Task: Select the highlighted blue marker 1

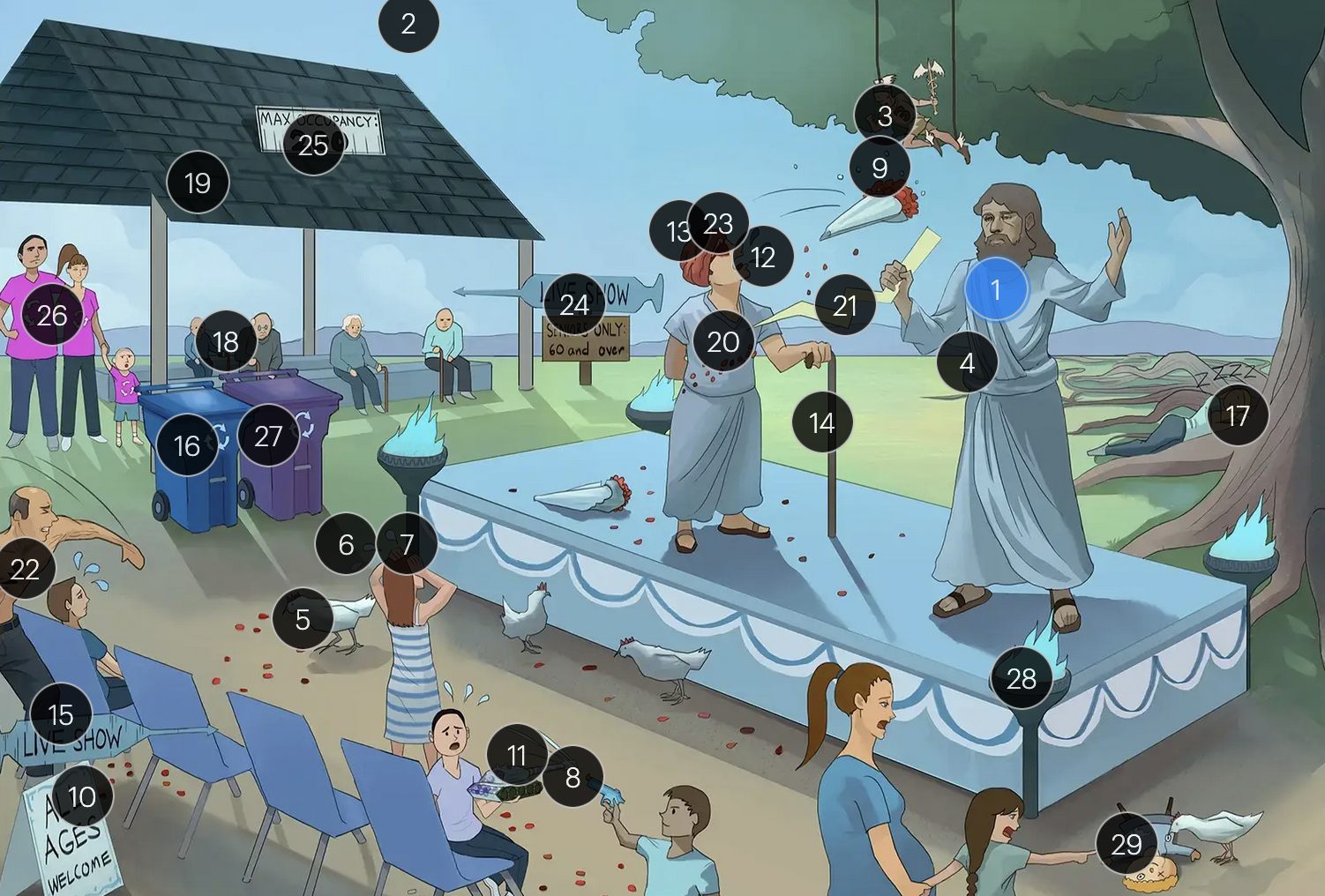Action: (996, 289)
